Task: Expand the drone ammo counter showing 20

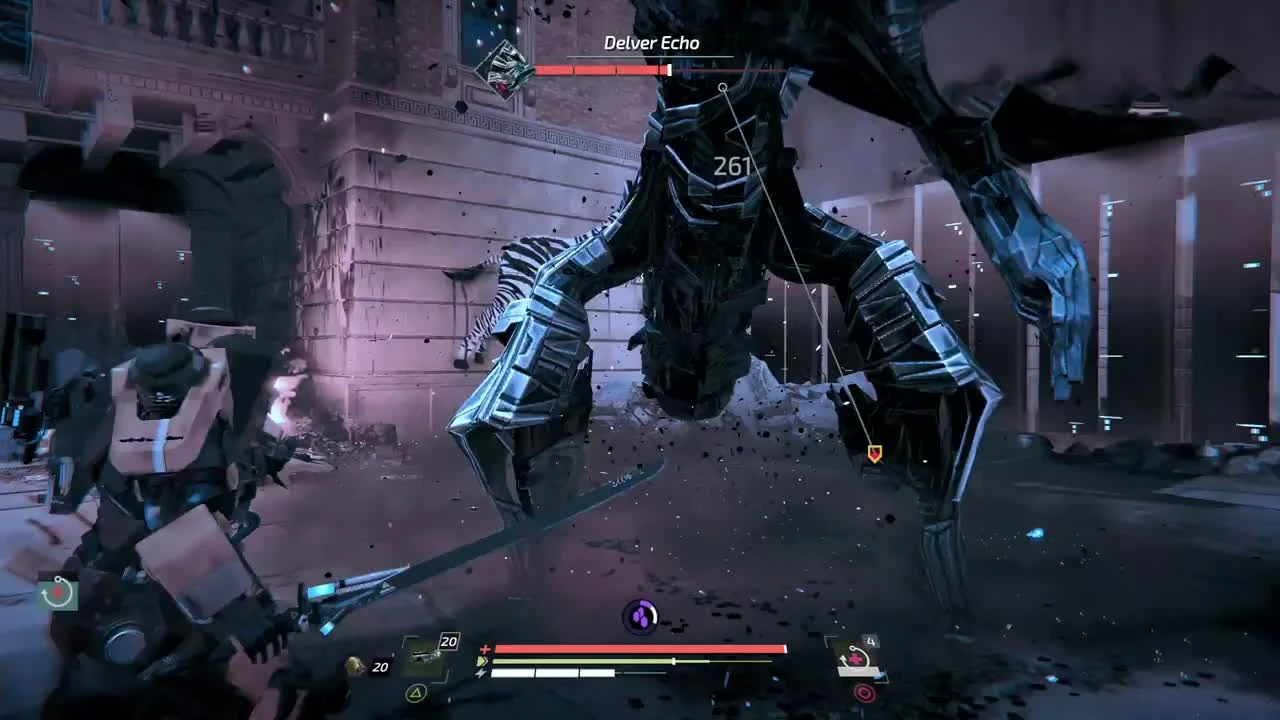Action: click(x=449, y=641)
